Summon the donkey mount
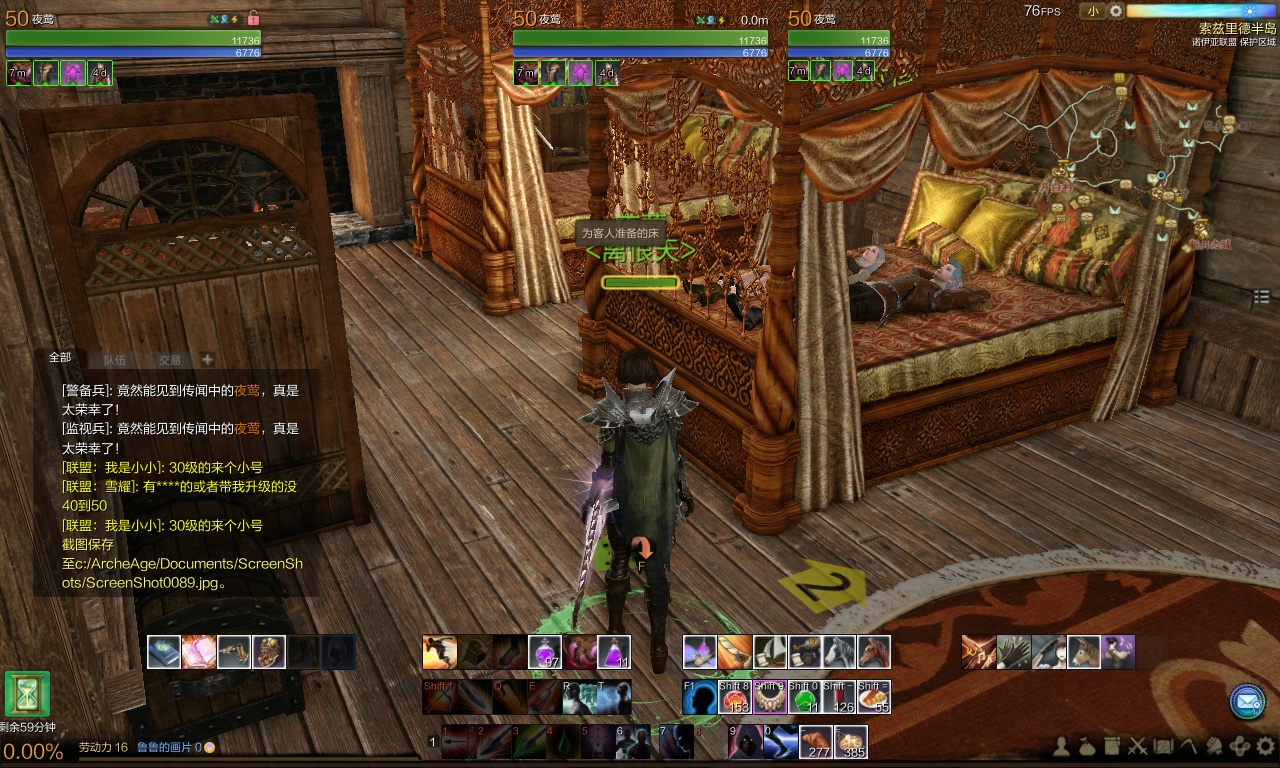Screen dimensions: 1280x768 1082,652
